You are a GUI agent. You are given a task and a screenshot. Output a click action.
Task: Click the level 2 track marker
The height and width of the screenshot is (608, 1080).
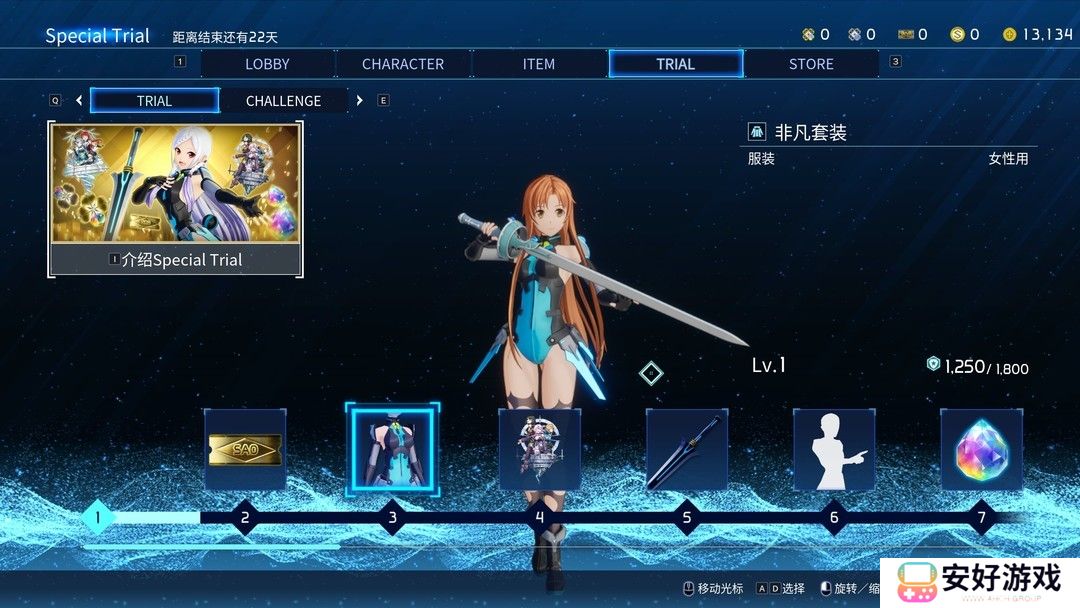click(x=245, y=518)
